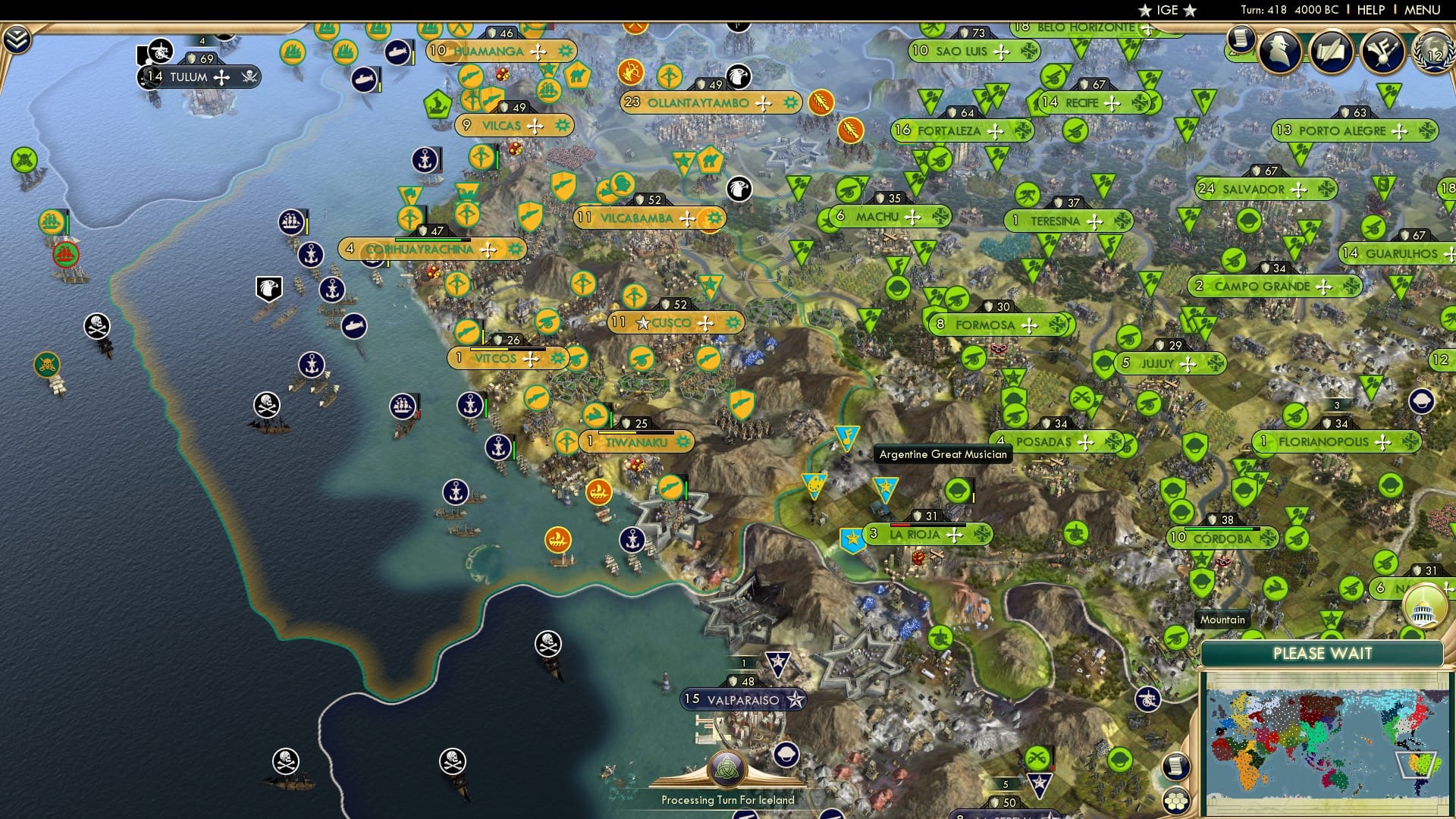Open Valparaiso by clicking its city banner

[x=743, y=698]
